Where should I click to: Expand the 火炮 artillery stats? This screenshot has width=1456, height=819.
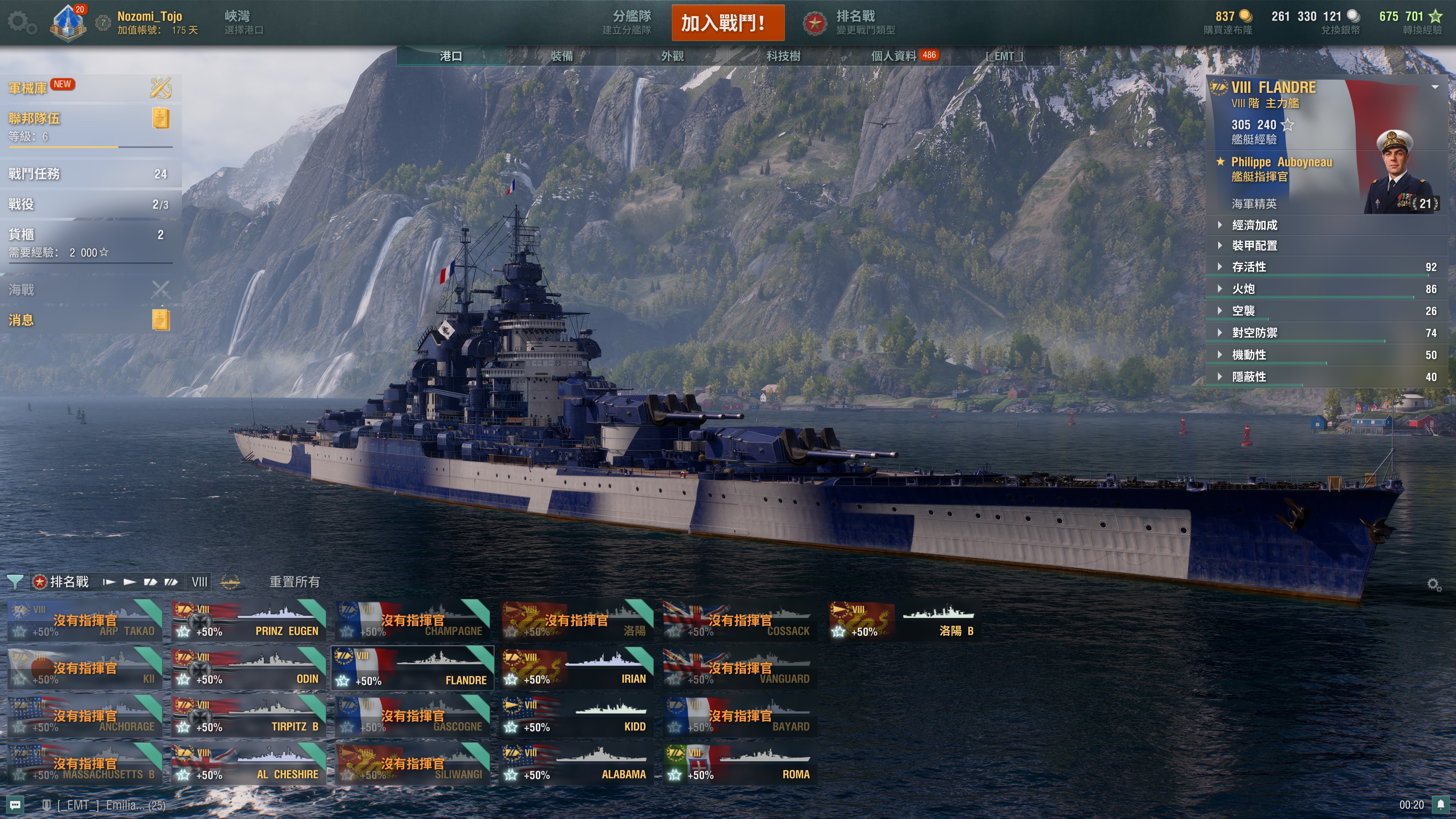[x=1243, y=289]
